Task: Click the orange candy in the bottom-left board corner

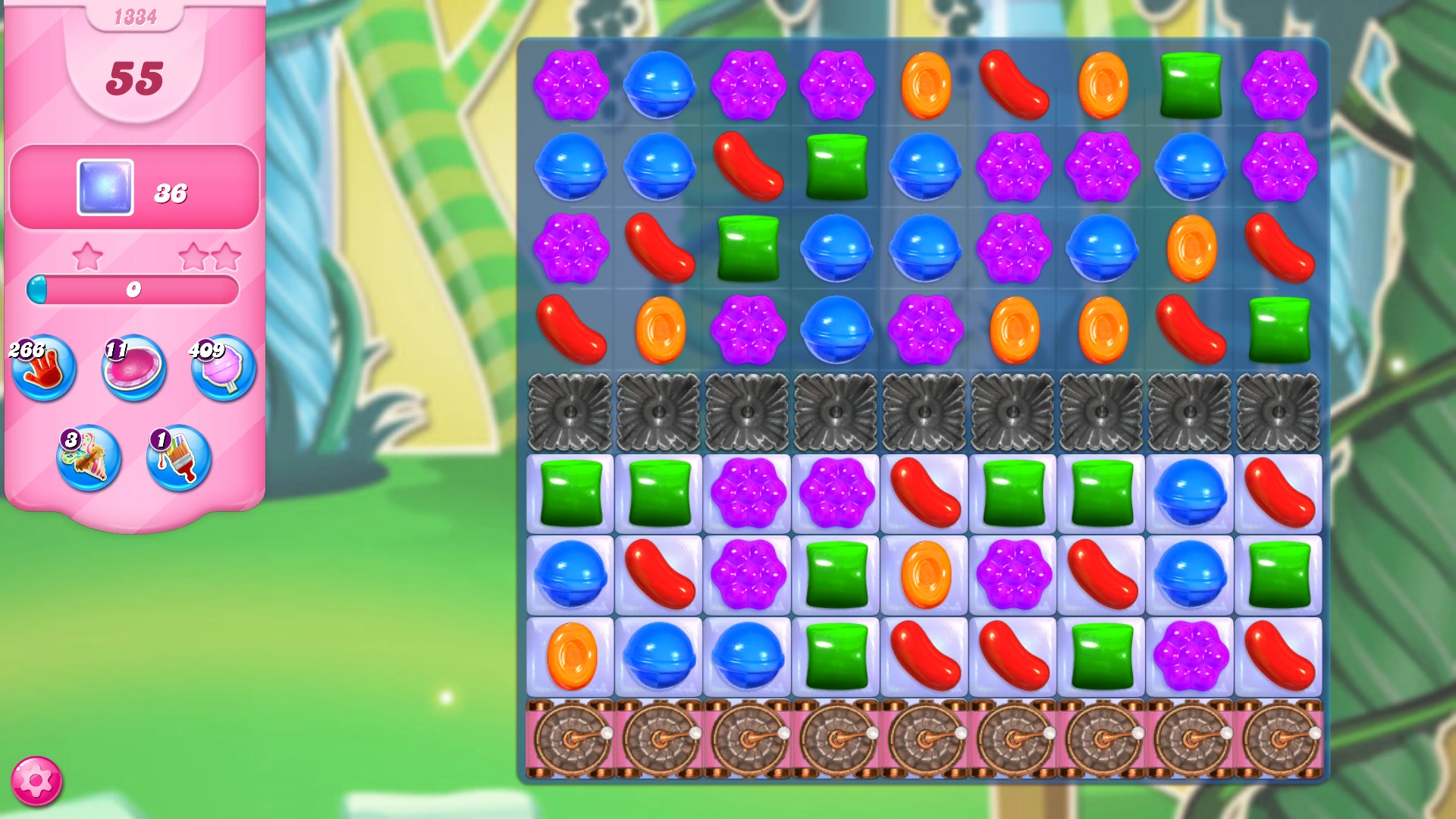Action: pos(573,655)
